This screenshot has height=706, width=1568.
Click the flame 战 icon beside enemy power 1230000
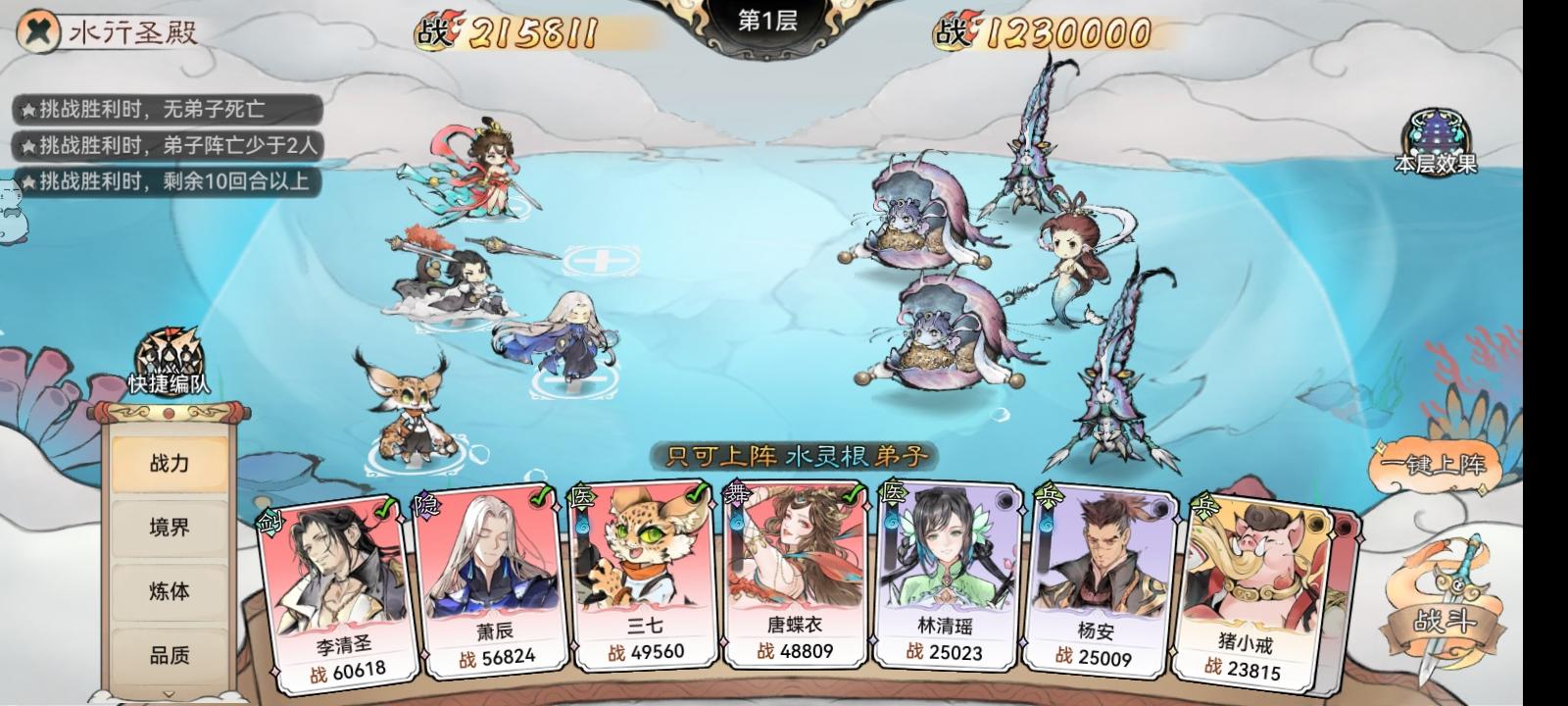pyautogui.click(x=951, y=31)
